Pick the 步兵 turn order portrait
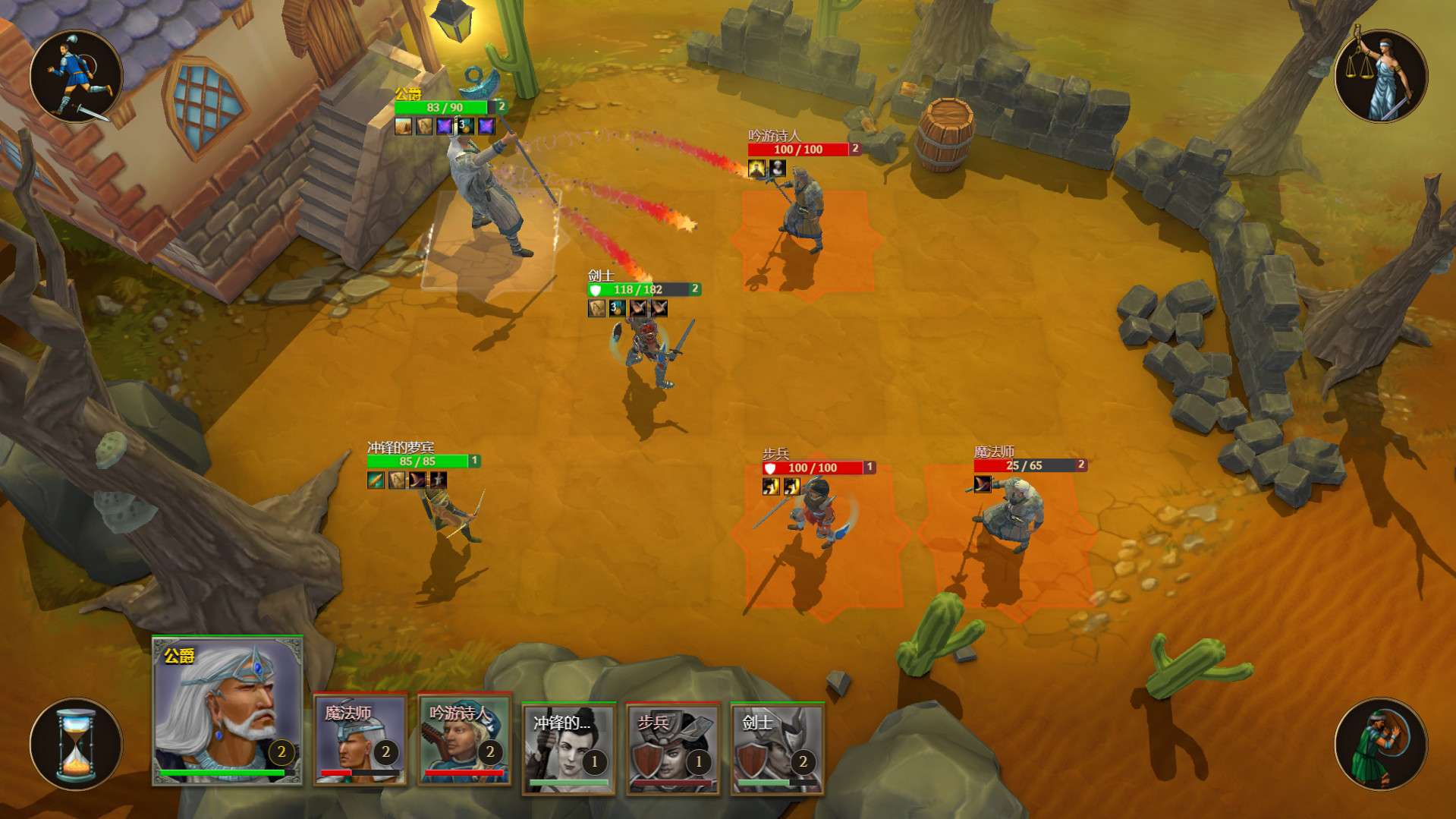1456x819 pixels. pyautogui.click(x=673, y=748)
